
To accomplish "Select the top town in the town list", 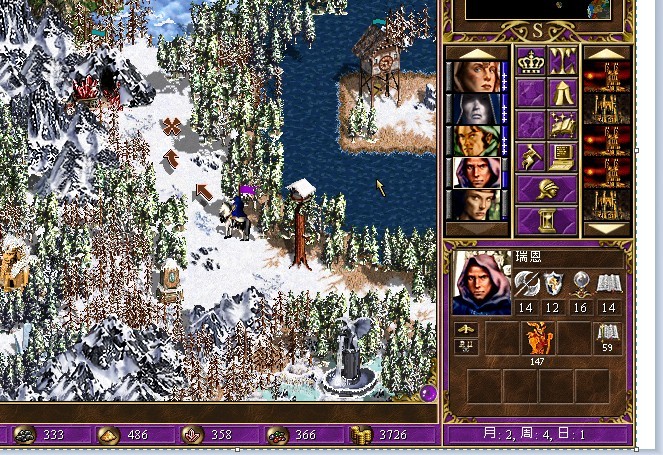I will pyautogui.click(x=606, y=77).
